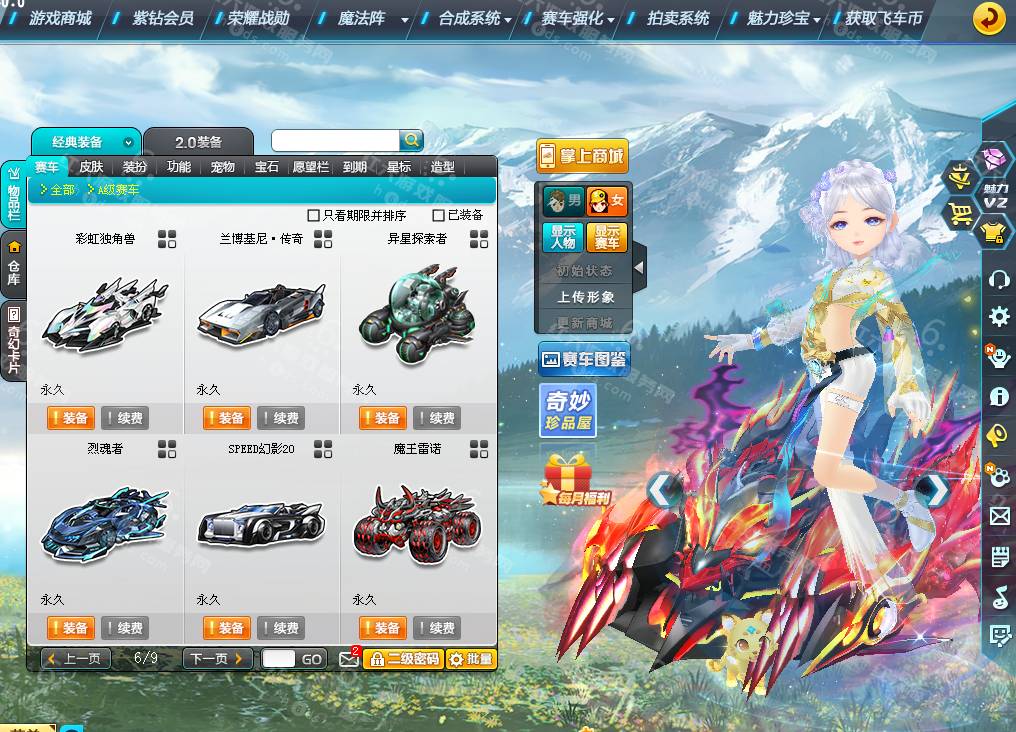Select the 彩虹独角兽 car thumbnail
Screen dimensions: 1016x732
pyautogui.click(x=104, y=312)
